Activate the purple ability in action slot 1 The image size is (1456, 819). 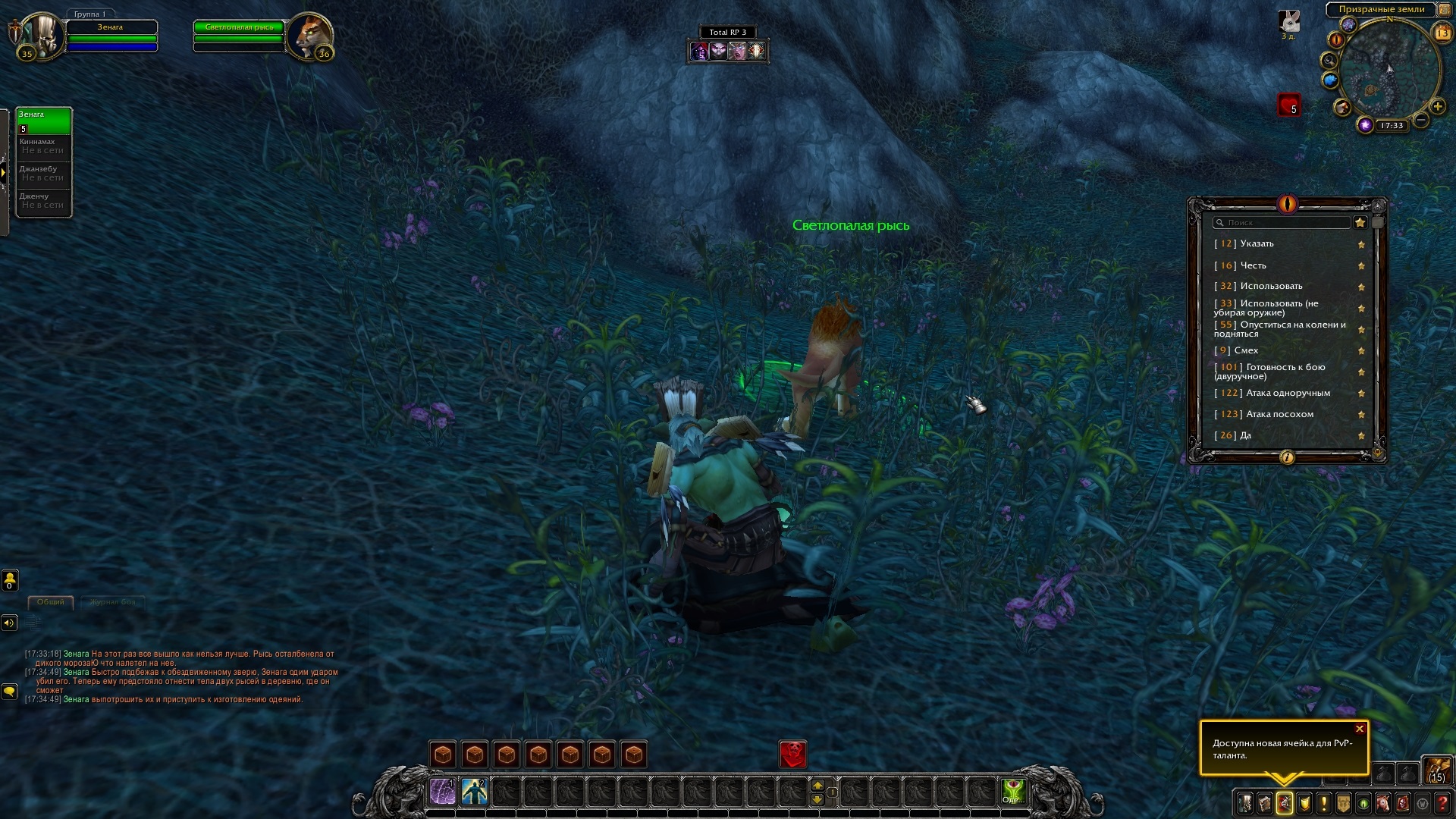tap(443, 792)
